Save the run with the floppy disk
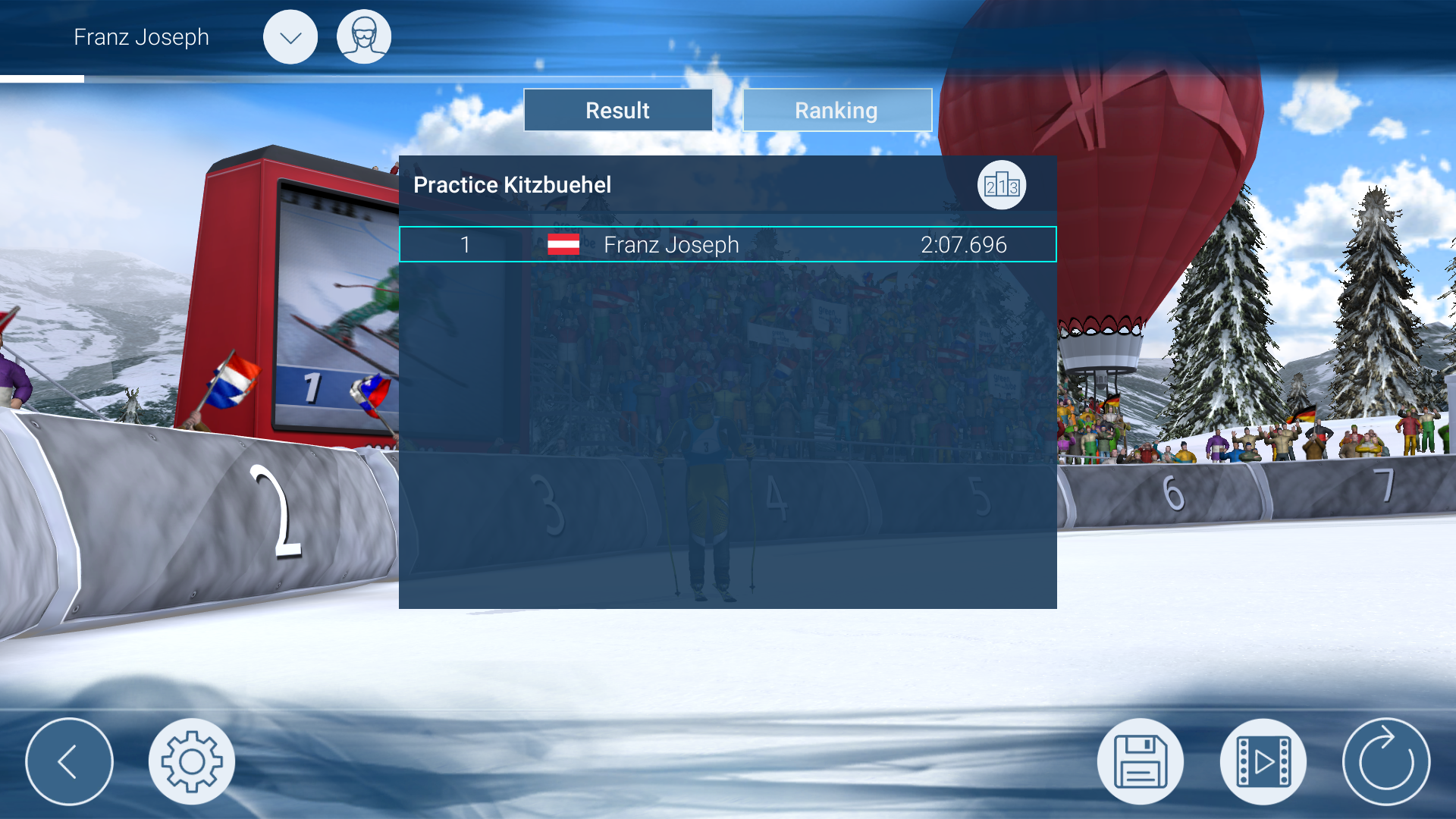The image size is (1456, 819). point(1140,761)
